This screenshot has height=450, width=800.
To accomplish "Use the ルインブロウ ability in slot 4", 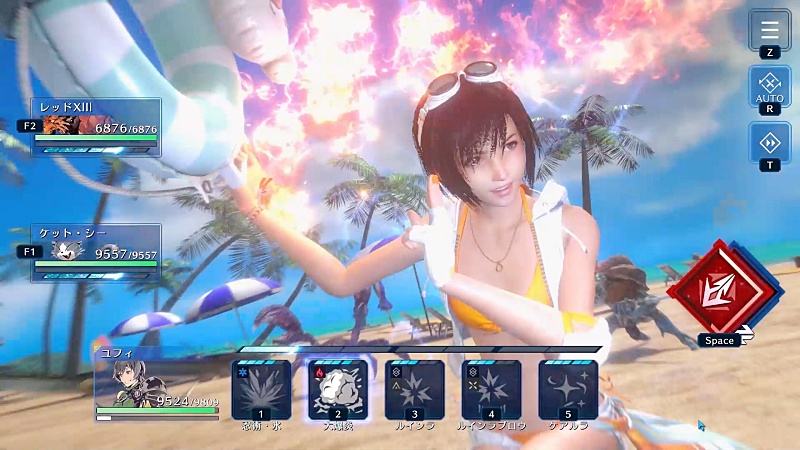I will pyautogui.click(x=491, y=388).
